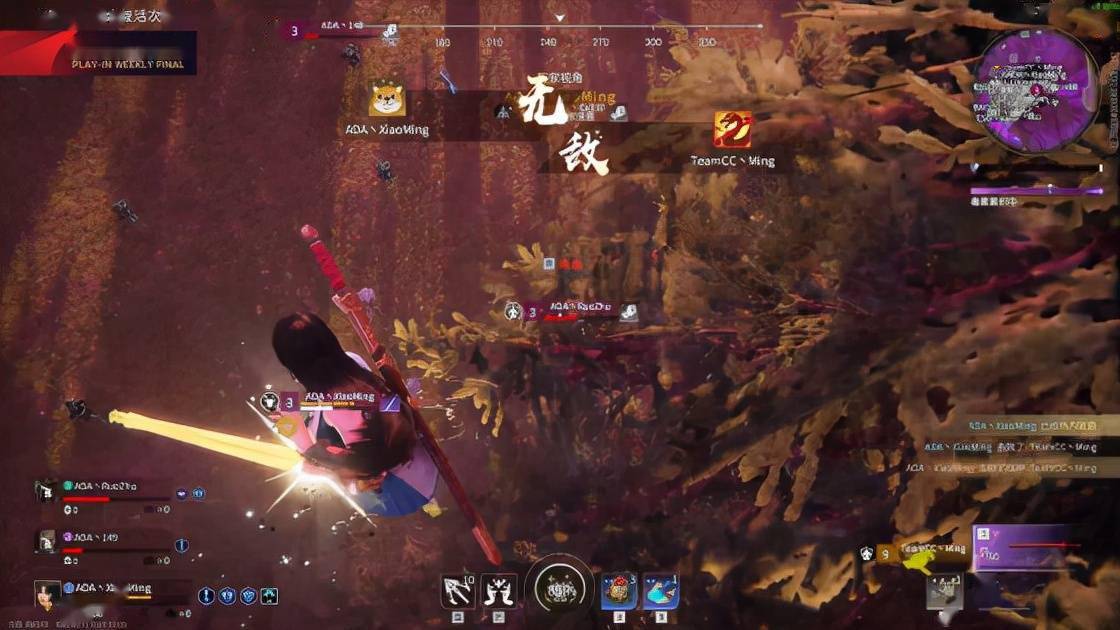Use the red healing item slot
The image size is (1120, 630).
[619, 591]
